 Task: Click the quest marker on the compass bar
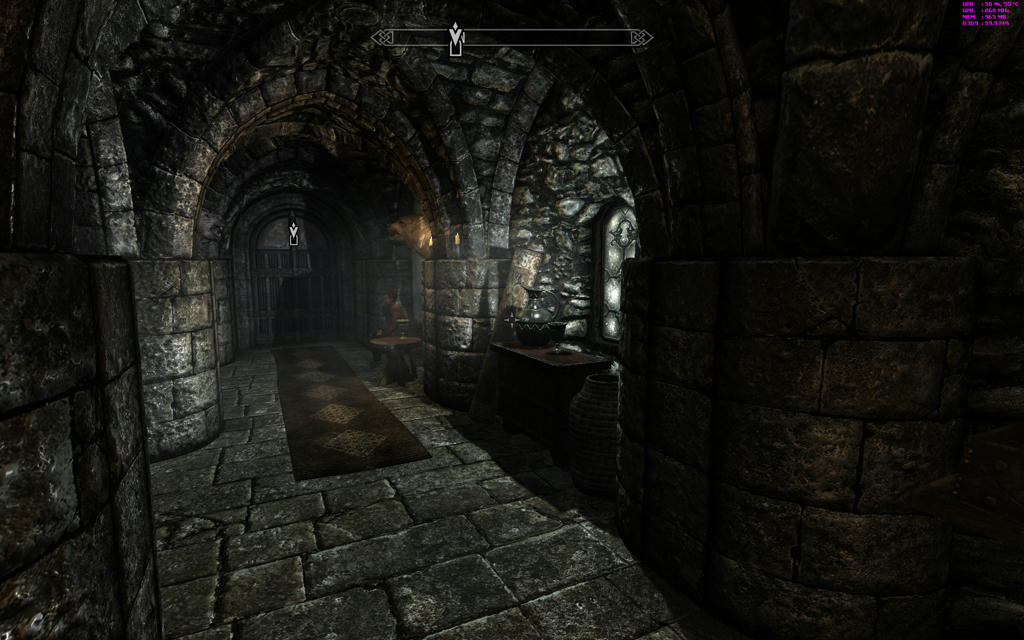tap(456, 38)
